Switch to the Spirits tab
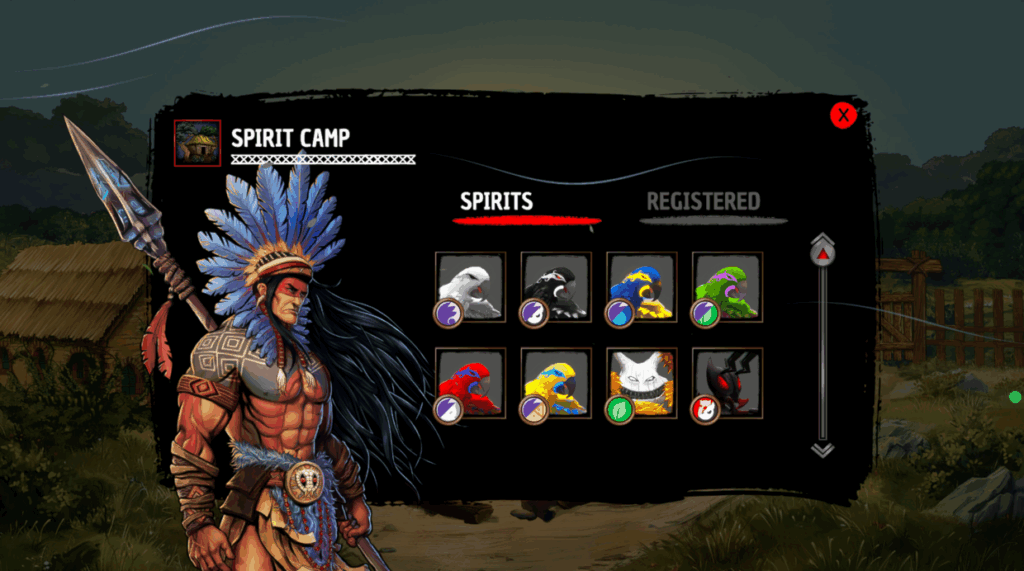 tap(496, 202)
